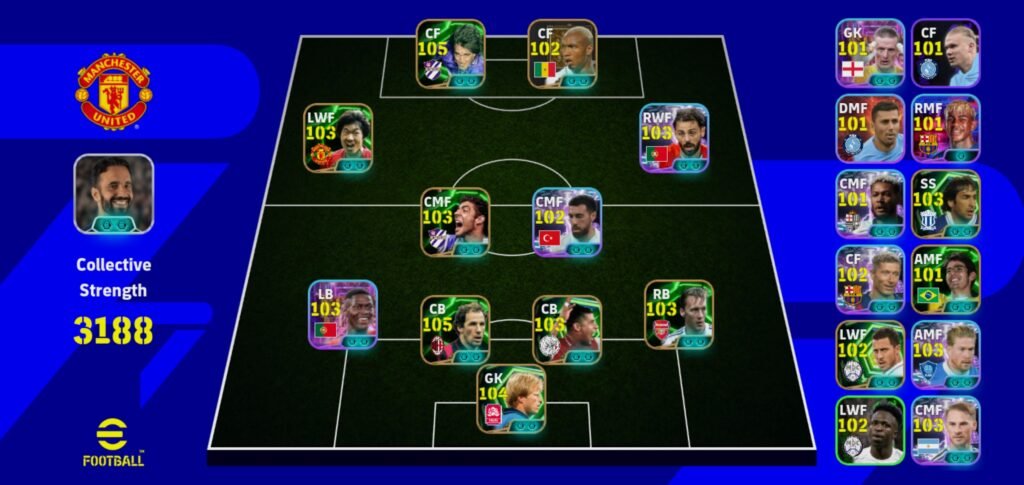Pick the SS 103 bench card
Viewport: 1024px width, 485px height.
click(x=946, y=204)
